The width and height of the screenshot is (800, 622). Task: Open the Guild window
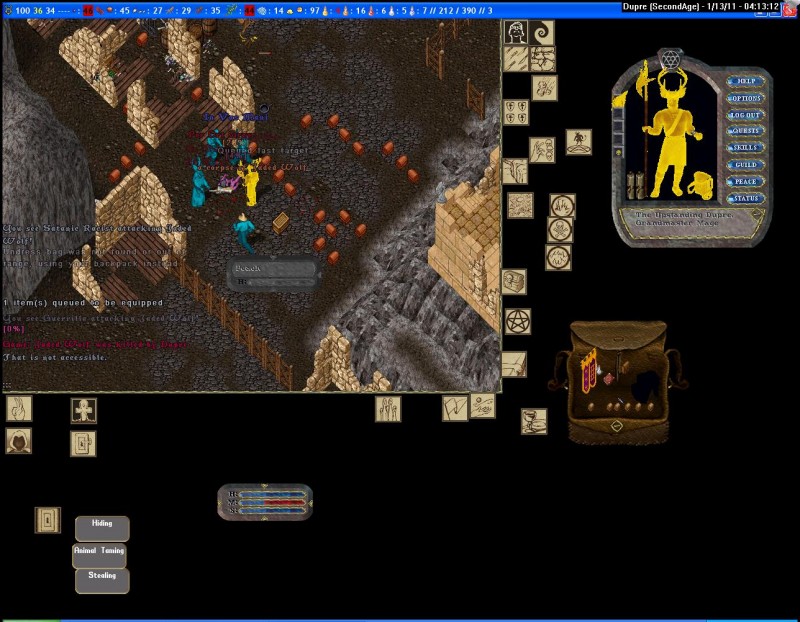744,165
